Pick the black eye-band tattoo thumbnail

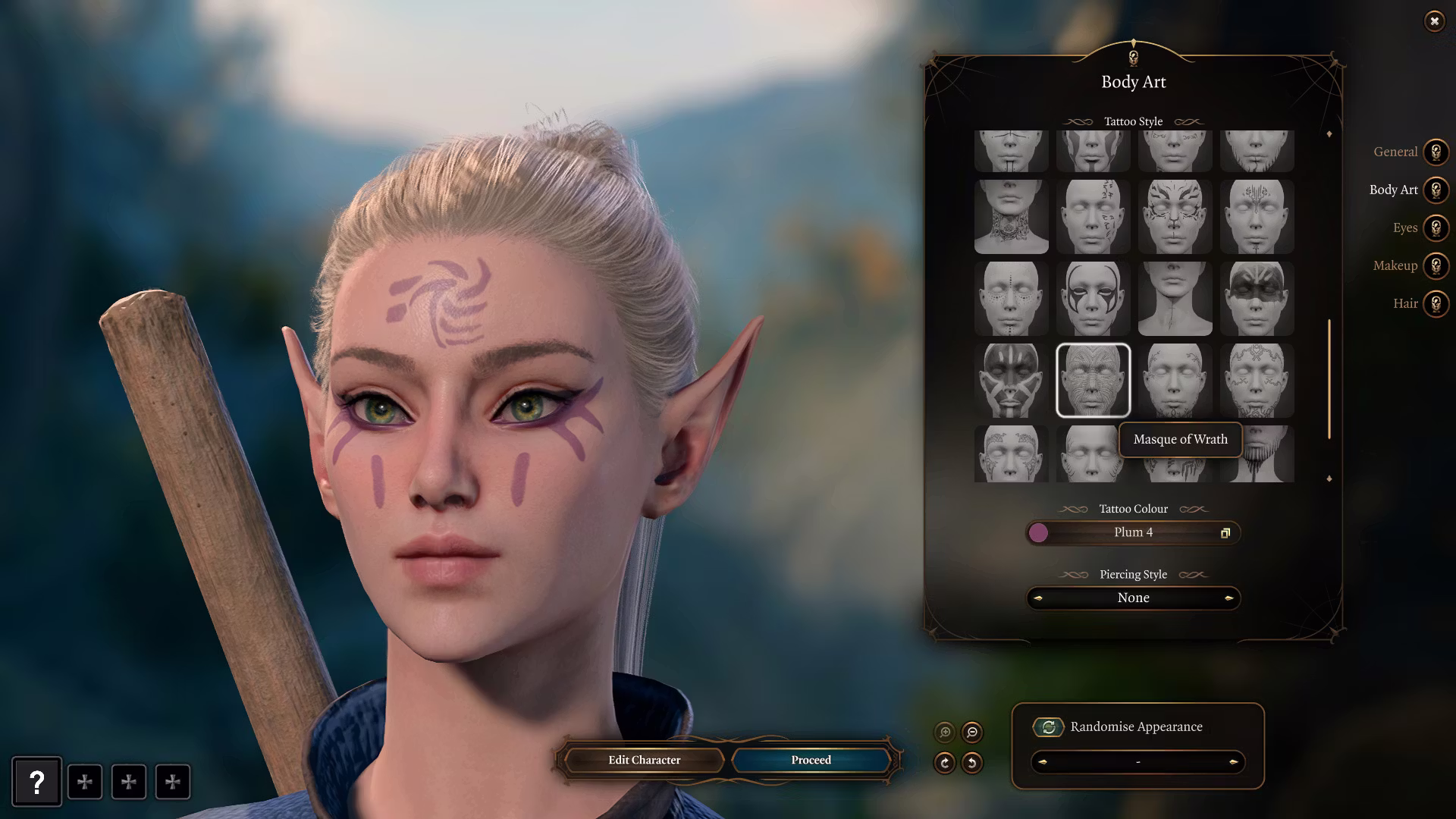(1257, 299)
